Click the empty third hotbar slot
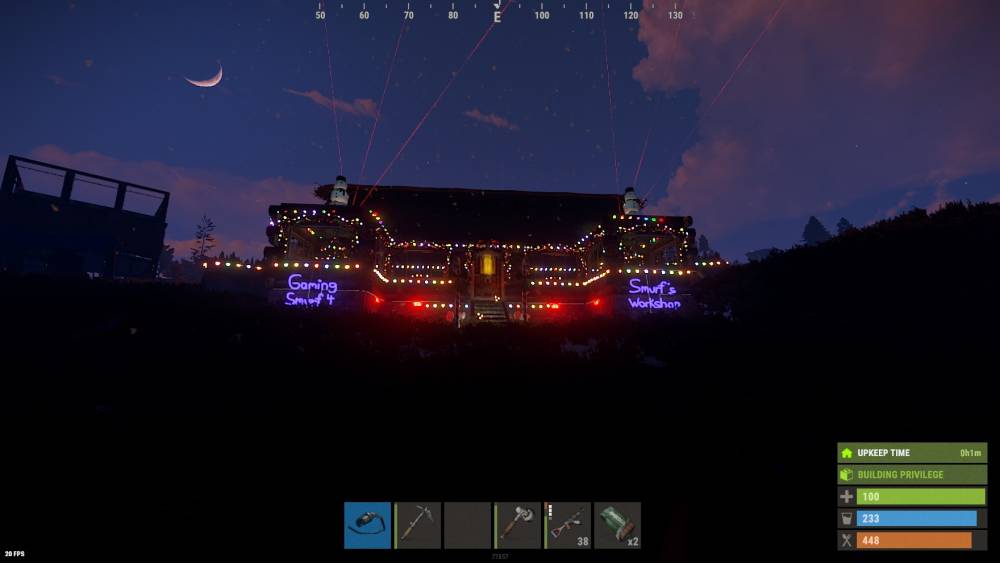1000x563 pixels. 467,525
